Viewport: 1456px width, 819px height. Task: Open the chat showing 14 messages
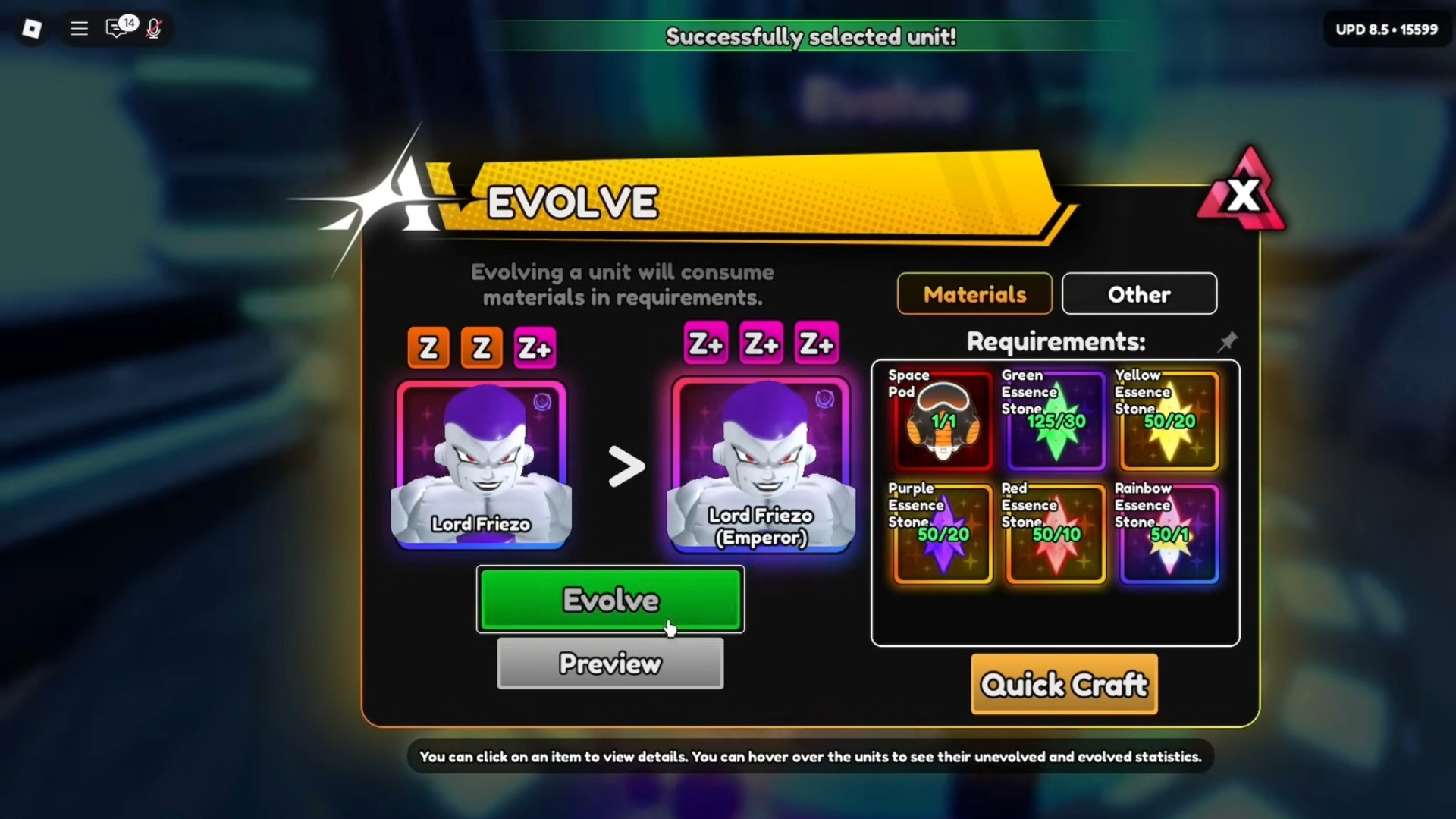(x=118, y=29)
